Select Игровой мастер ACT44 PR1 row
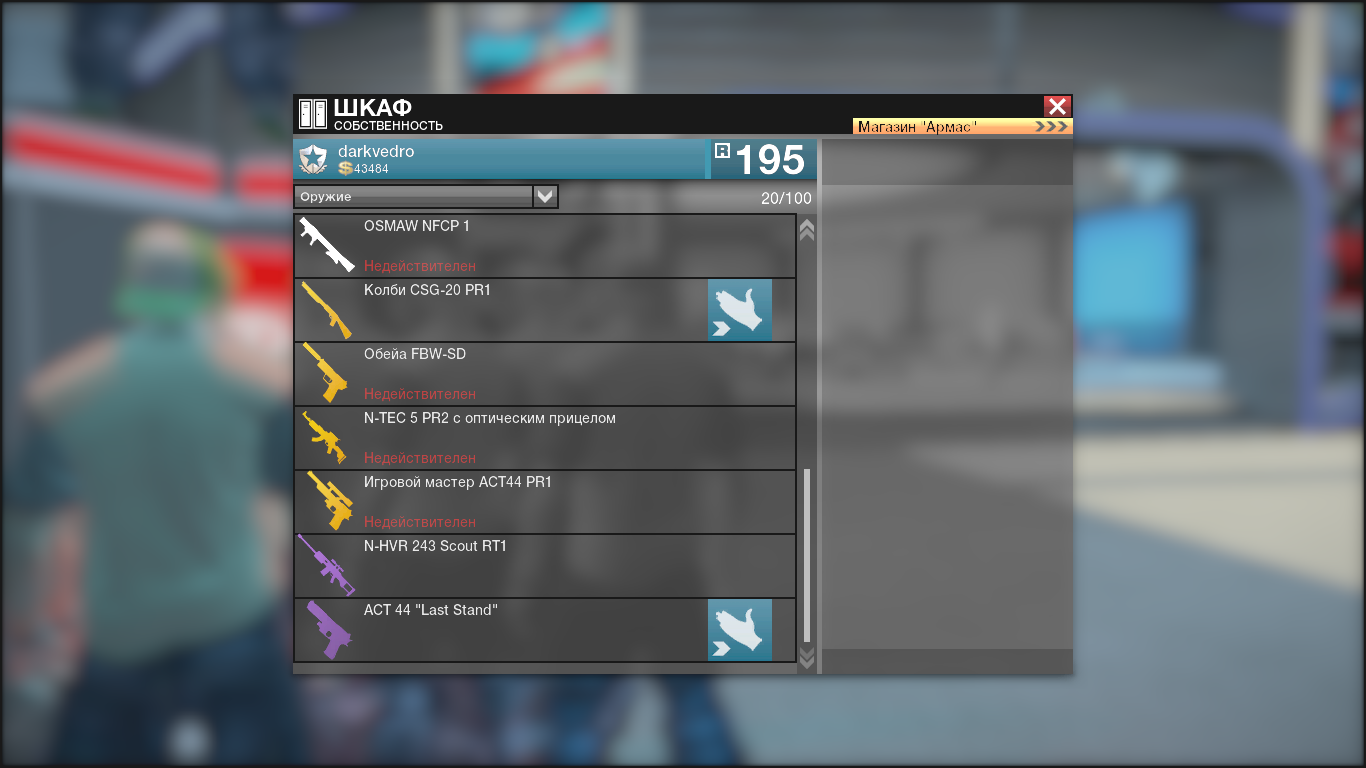This screenshot has width=1366, height=768. 544,502
